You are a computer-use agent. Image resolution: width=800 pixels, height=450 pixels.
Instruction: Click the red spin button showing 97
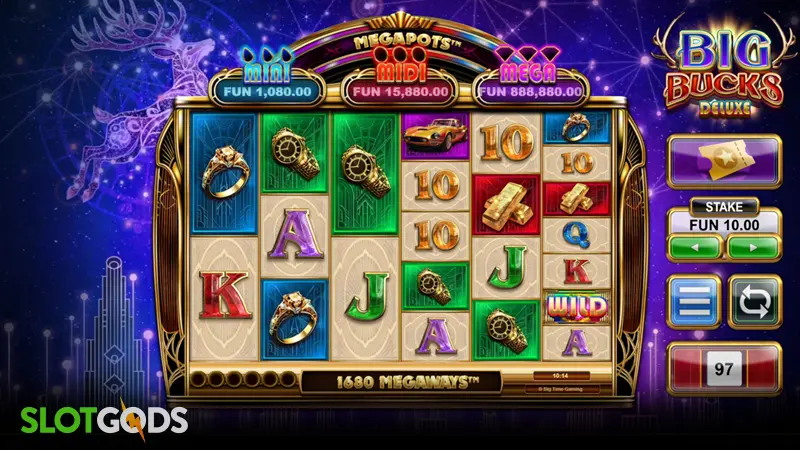(x=724, y=370)
